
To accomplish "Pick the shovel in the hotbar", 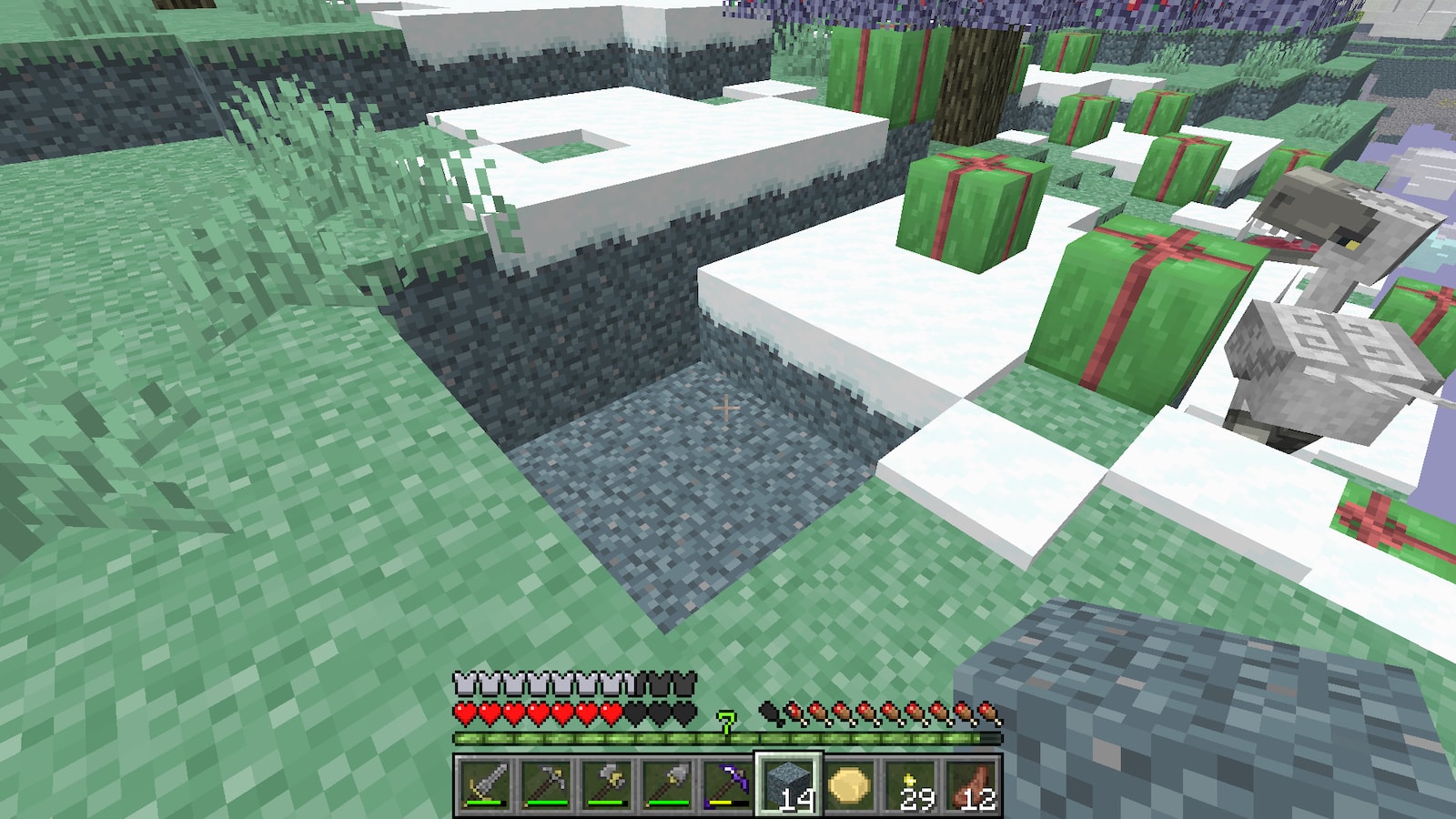I will click(668, 784).
